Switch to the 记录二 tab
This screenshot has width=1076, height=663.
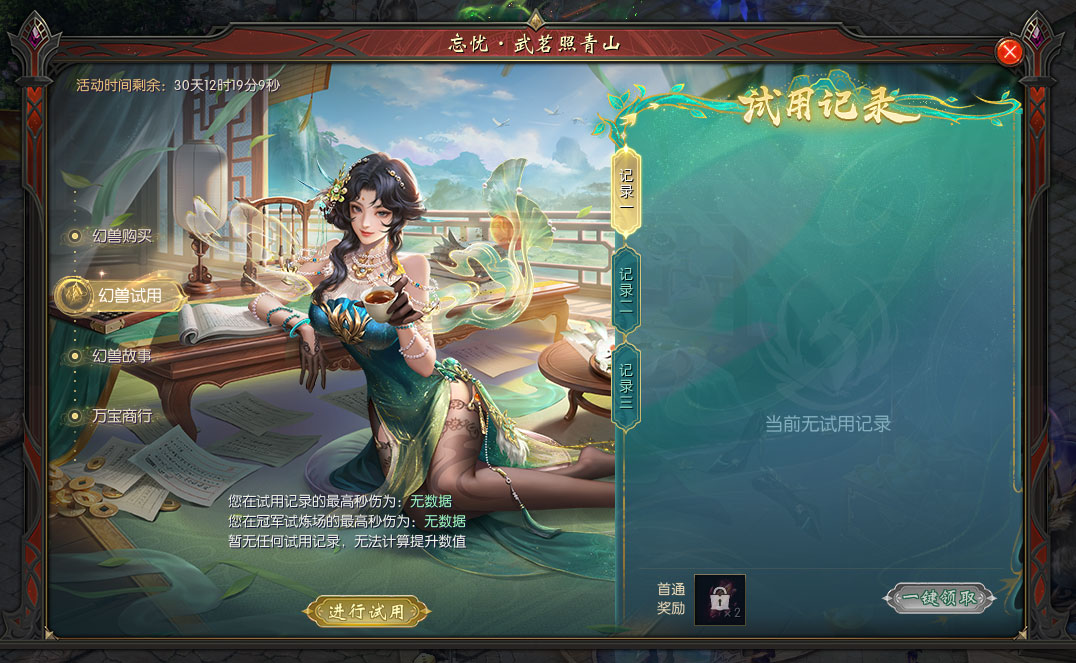(x=626, y=289)
